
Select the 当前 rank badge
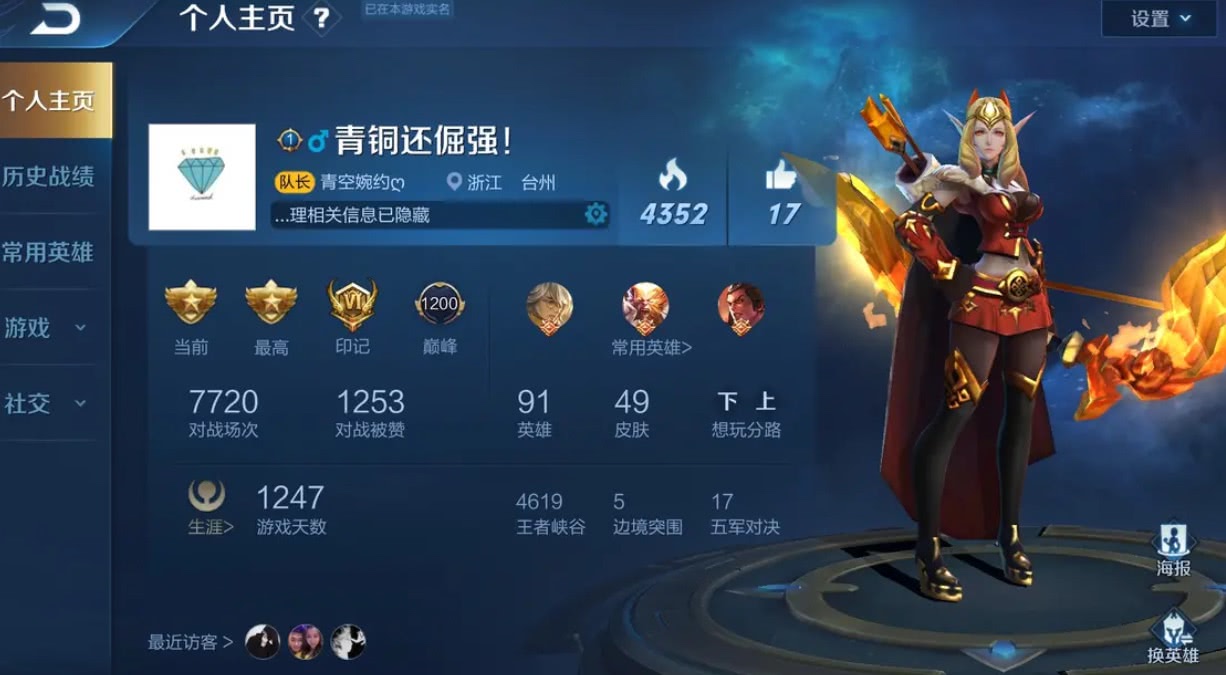click(x=190, y=303)
